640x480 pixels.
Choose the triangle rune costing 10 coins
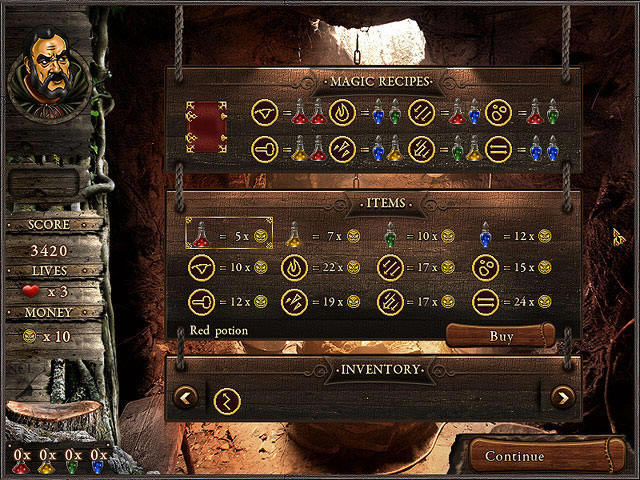click(x=201, y=268)
